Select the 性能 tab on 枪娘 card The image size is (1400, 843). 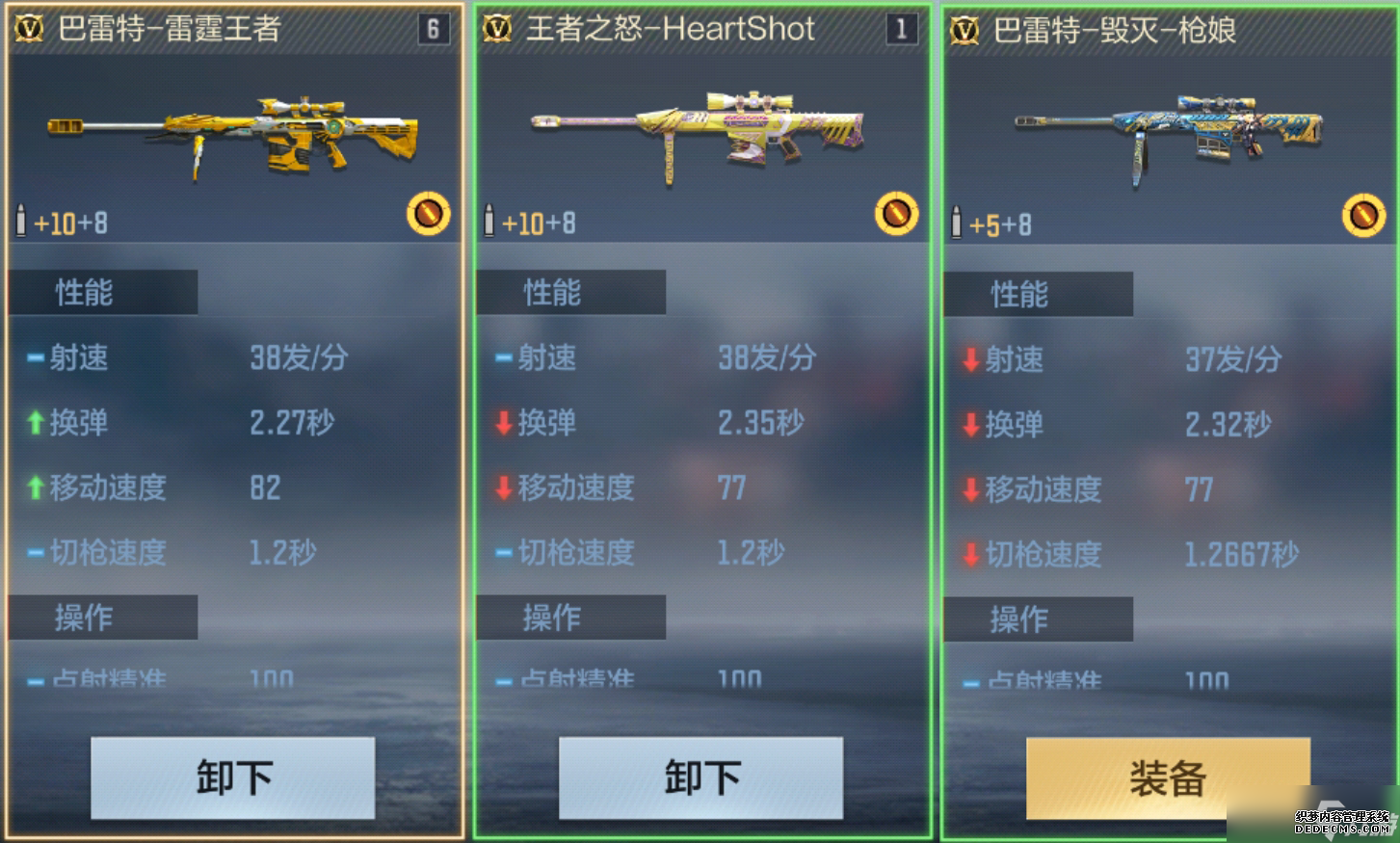point(1038,294)
